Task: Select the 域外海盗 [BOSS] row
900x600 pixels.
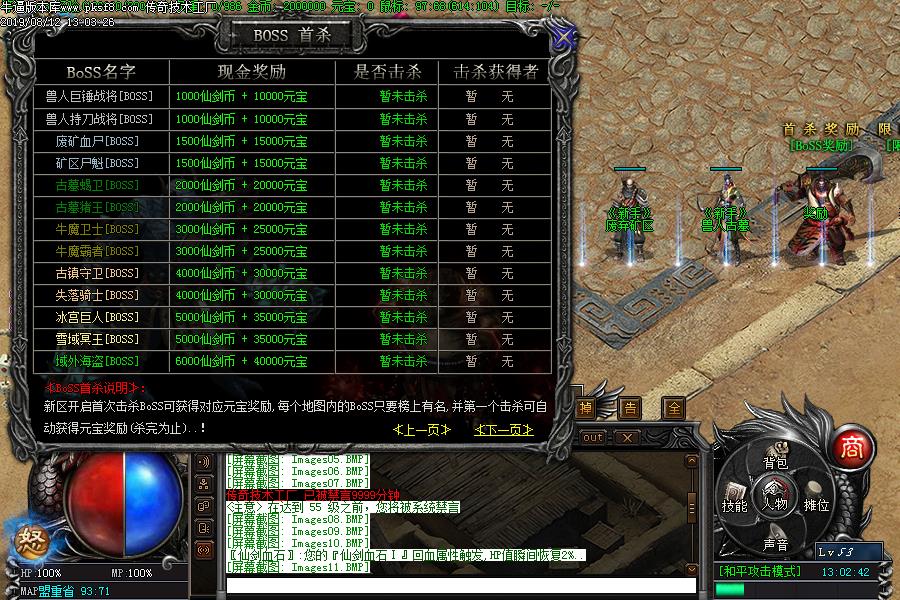Action: (97, 361)
